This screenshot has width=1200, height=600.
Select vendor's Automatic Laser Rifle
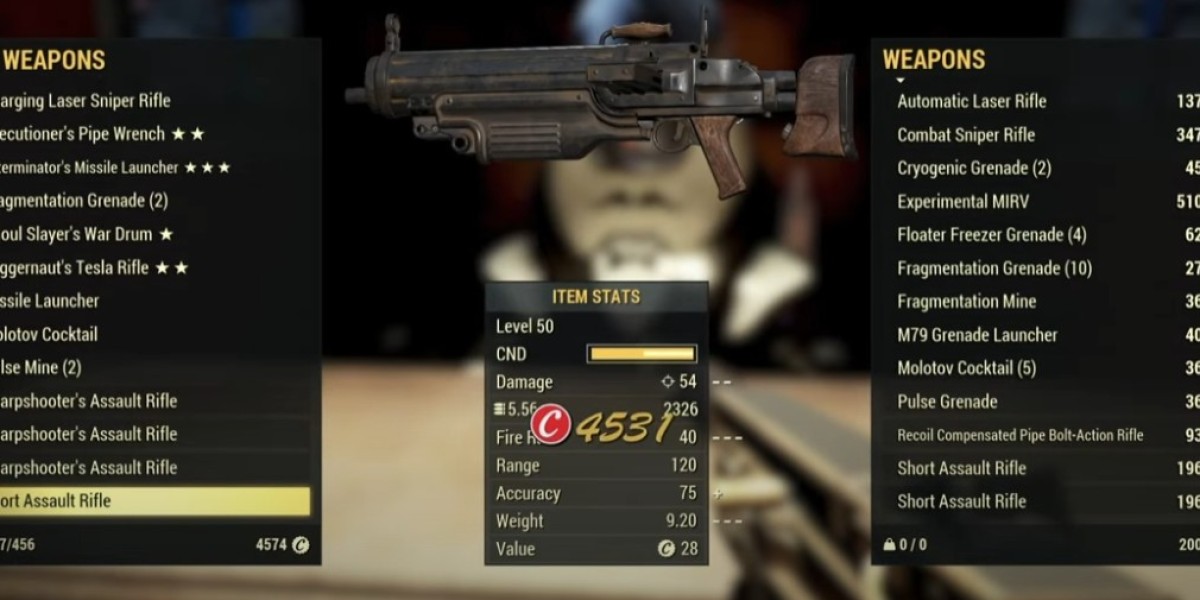point(972,101)
